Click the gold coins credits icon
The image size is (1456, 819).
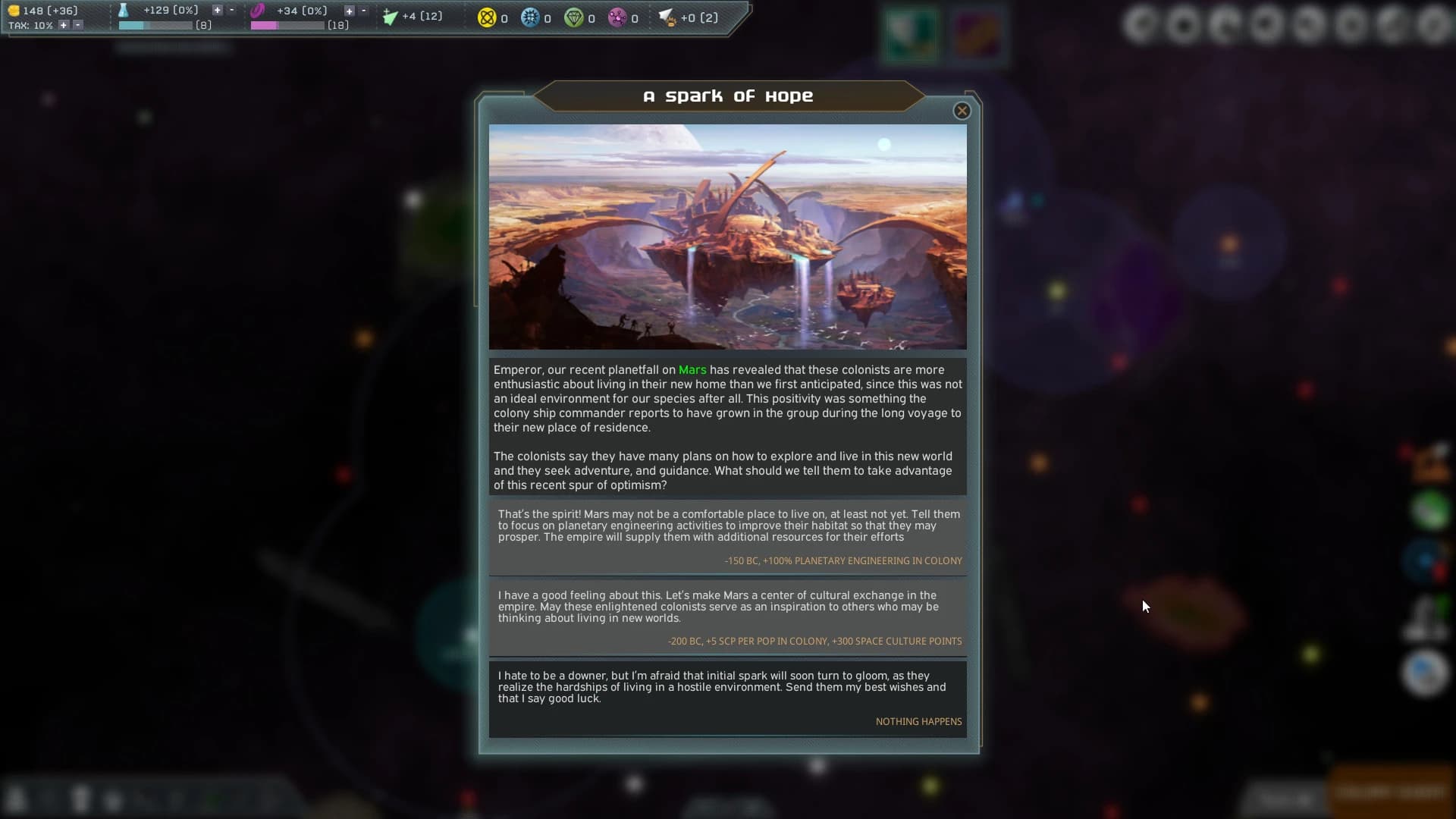coord(14,11)
